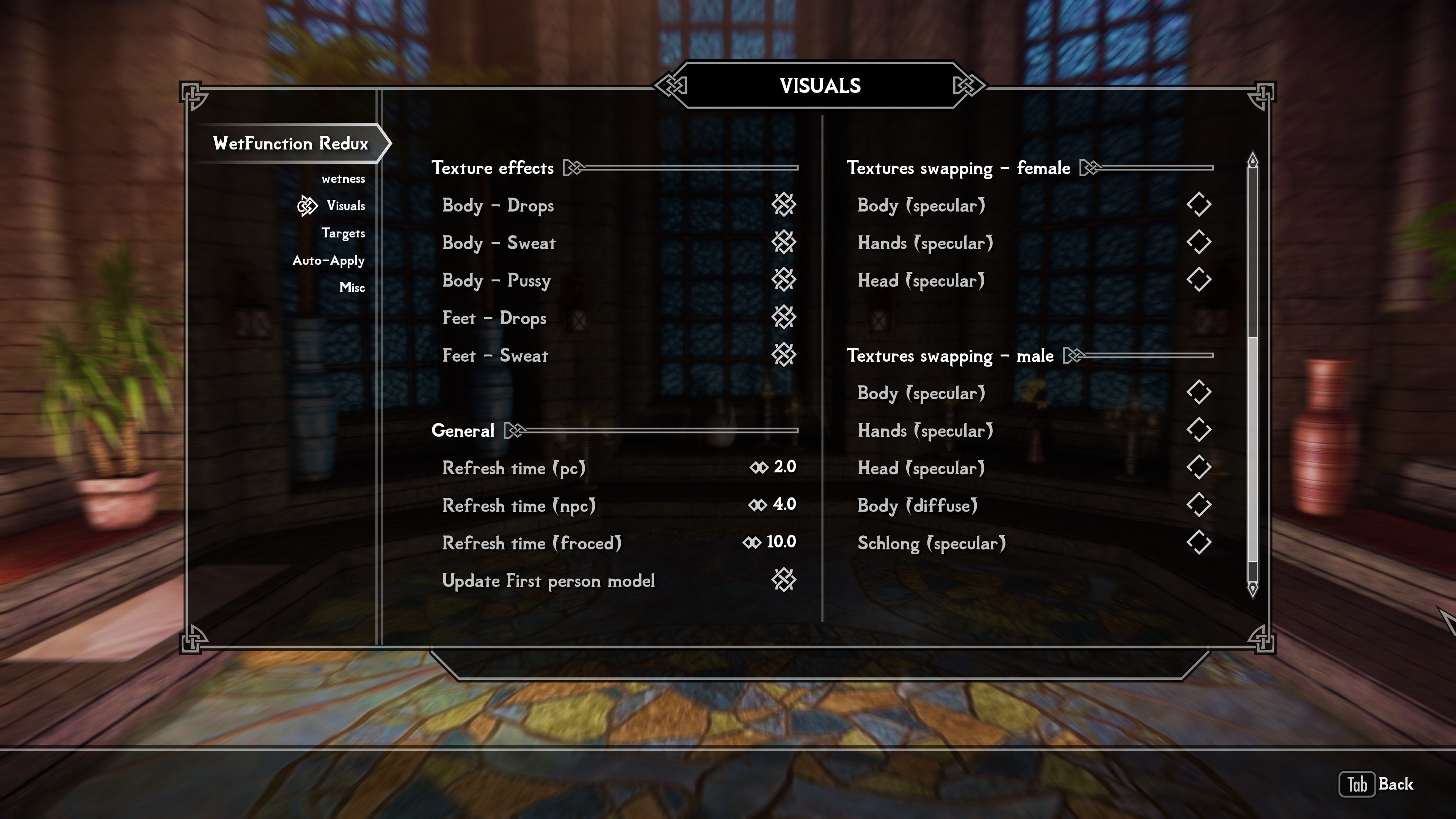Switch to the Targets page
This screenshot has height=819, width=1456.
pos(343,233)
